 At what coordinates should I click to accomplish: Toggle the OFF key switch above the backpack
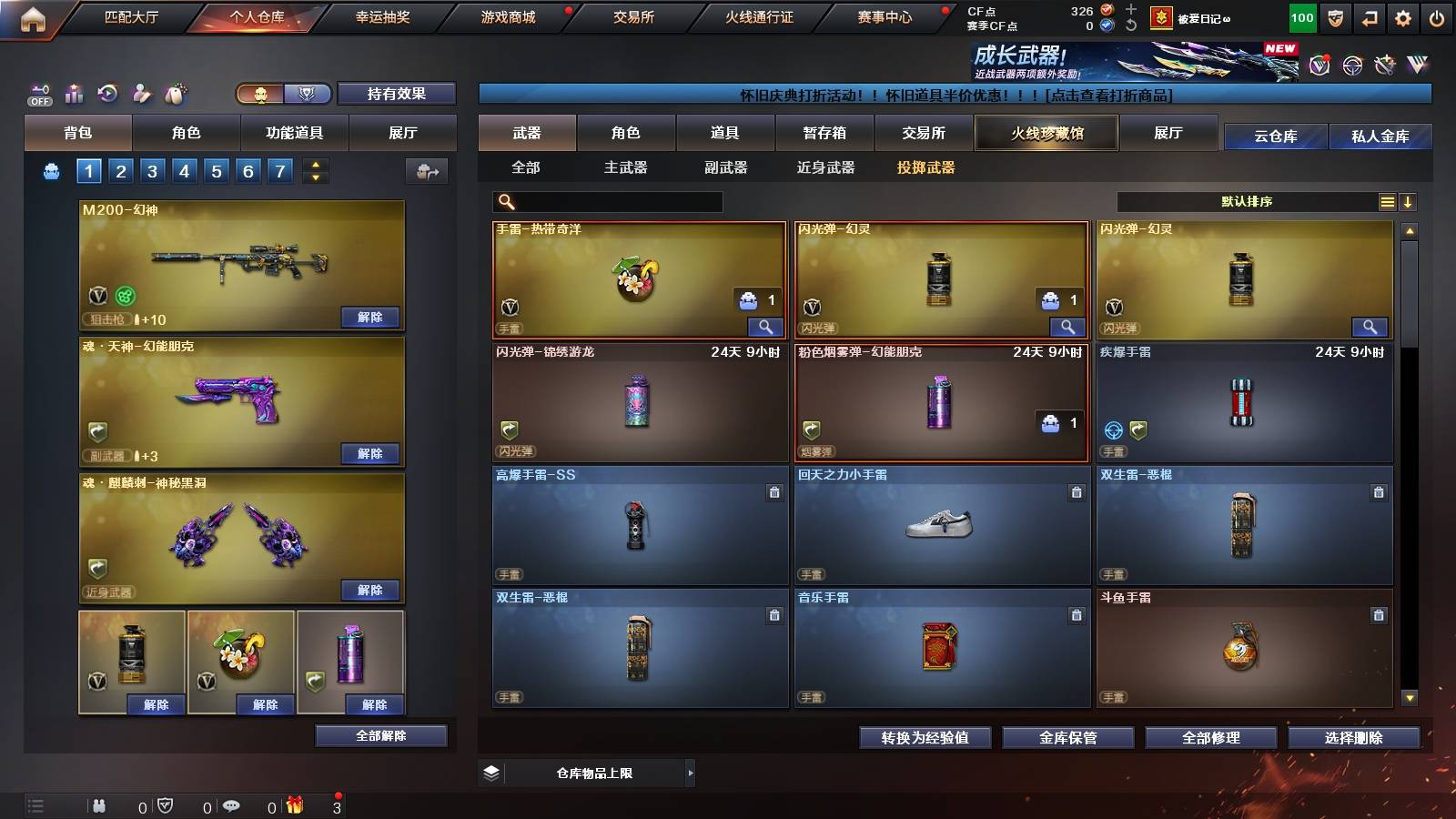[38, 94]
